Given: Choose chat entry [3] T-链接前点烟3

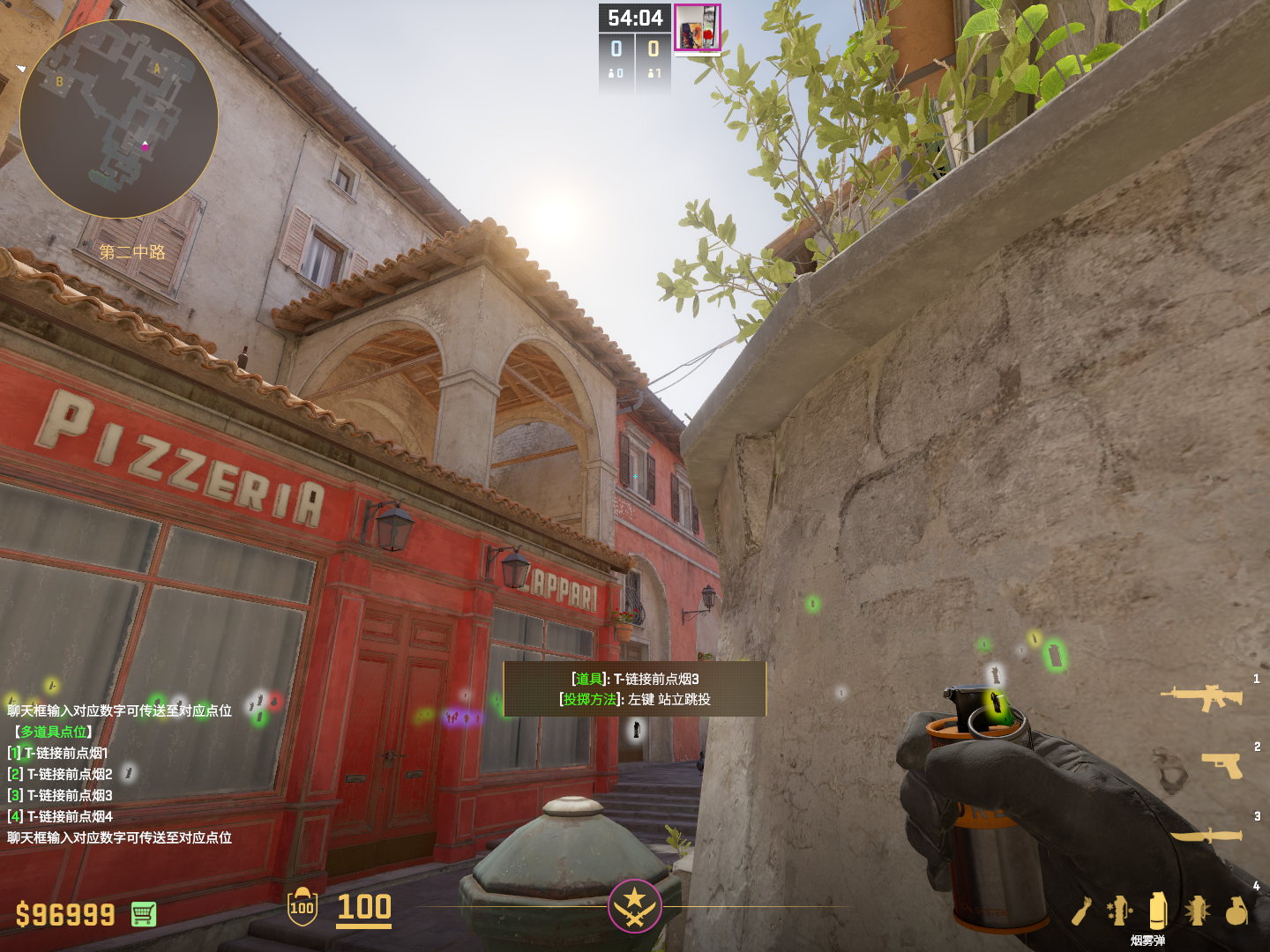Looking at the screenshot, I should pyautogui.click(x=60, y=795).
